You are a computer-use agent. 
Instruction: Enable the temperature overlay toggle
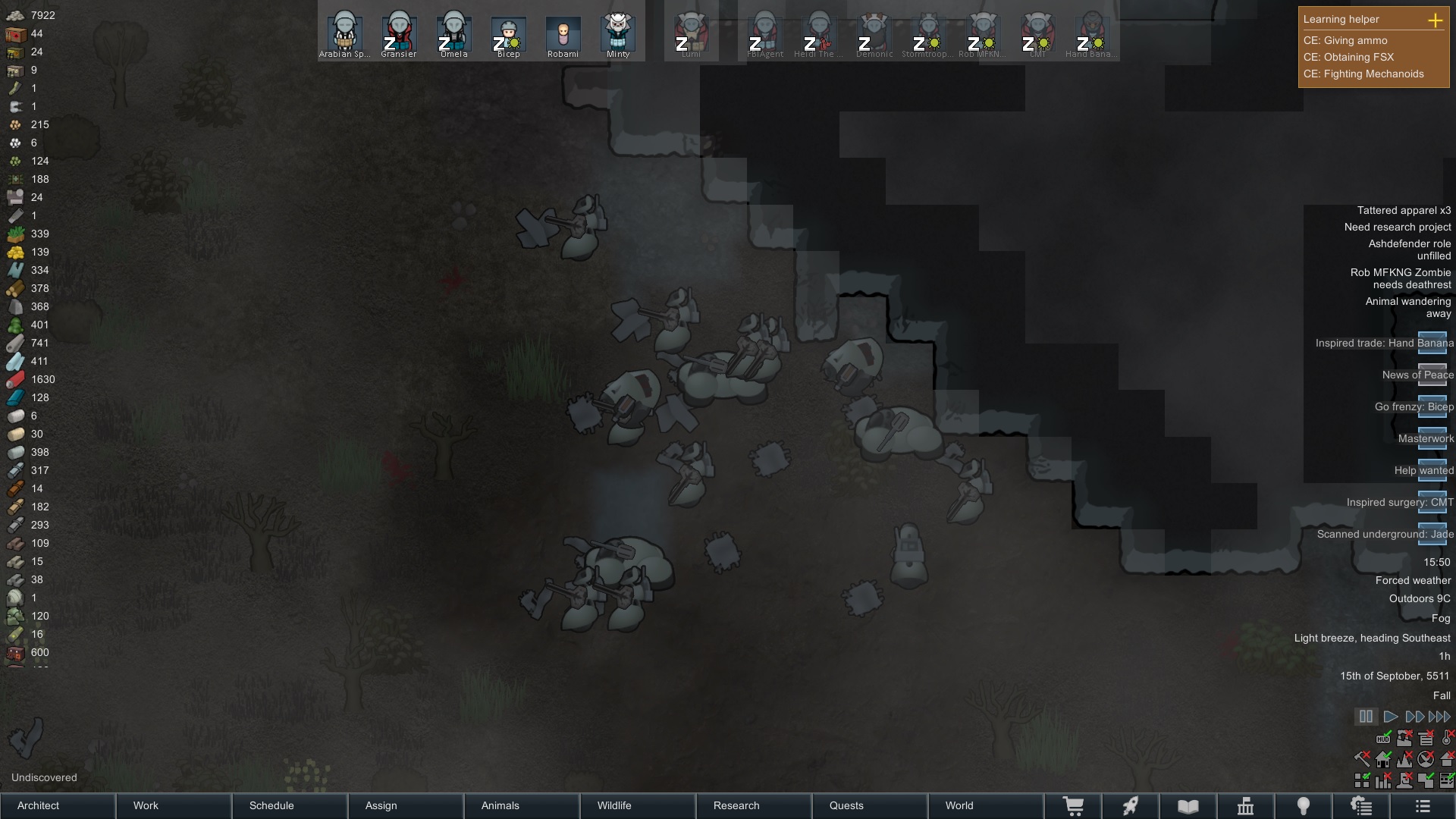click(1446, 738)
